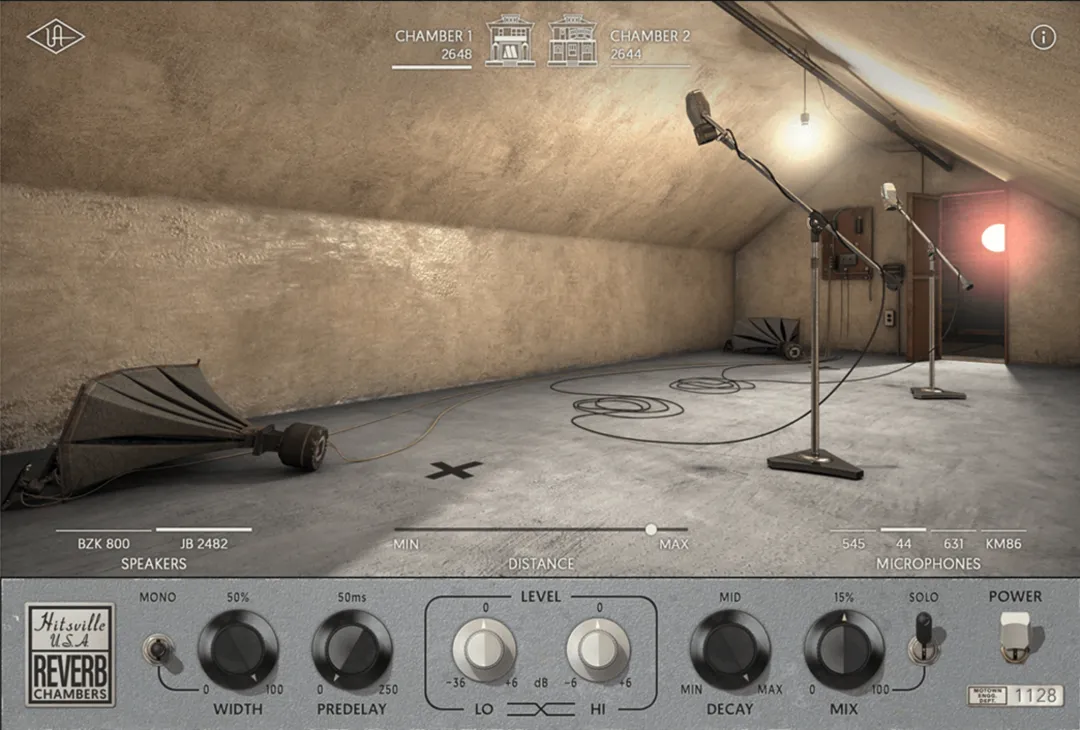This screenshot has width=1080, height=730.
Task: Click the Width knob
Action: coord(238,650)
